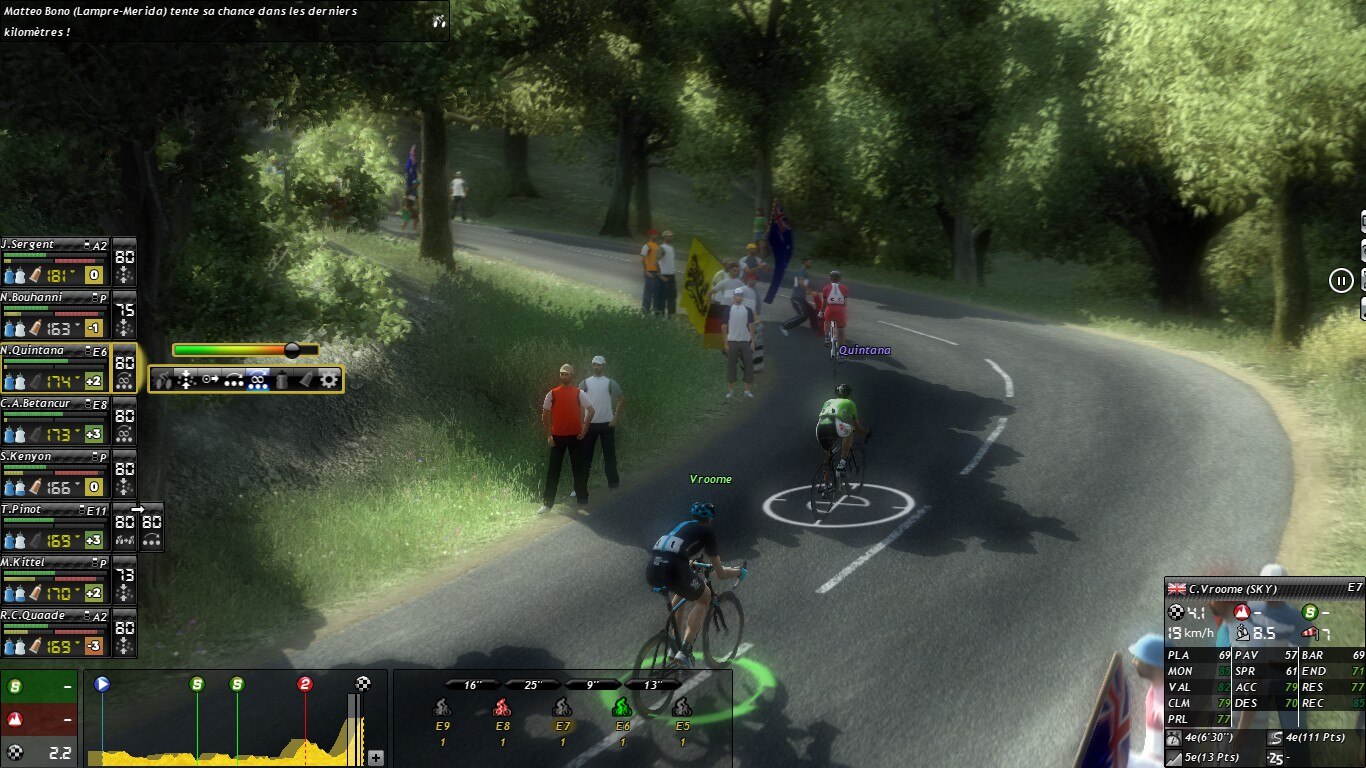
Task: Pause the race with the pause button
Action: pyautogui.click(x=1341, y=281)
